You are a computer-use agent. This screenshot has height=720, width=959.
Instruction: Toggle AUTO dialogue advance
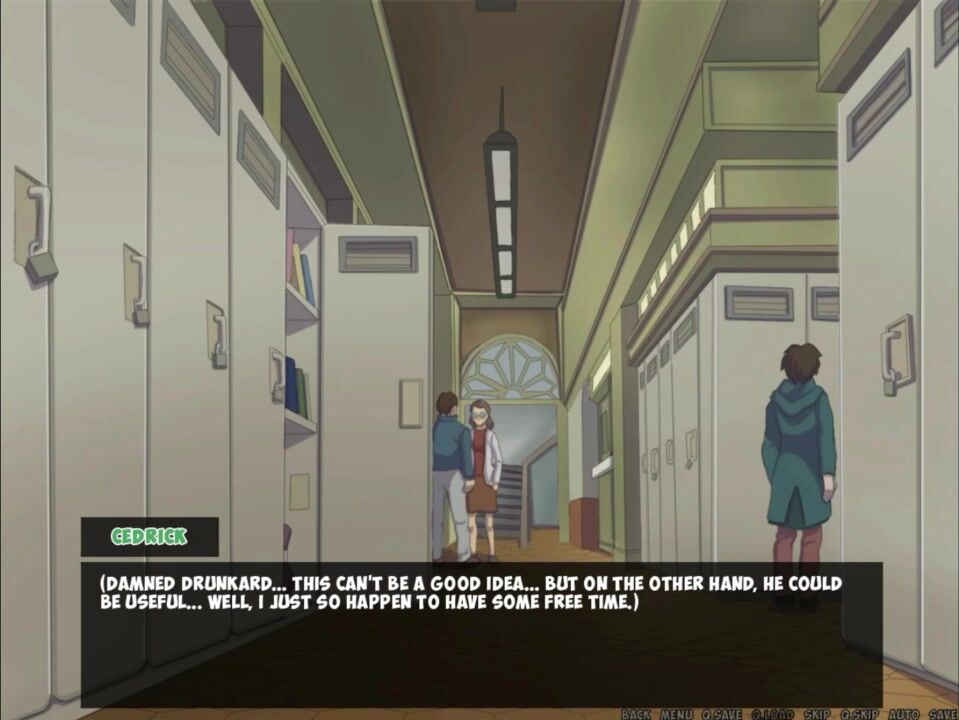click(x=903, y=713)
